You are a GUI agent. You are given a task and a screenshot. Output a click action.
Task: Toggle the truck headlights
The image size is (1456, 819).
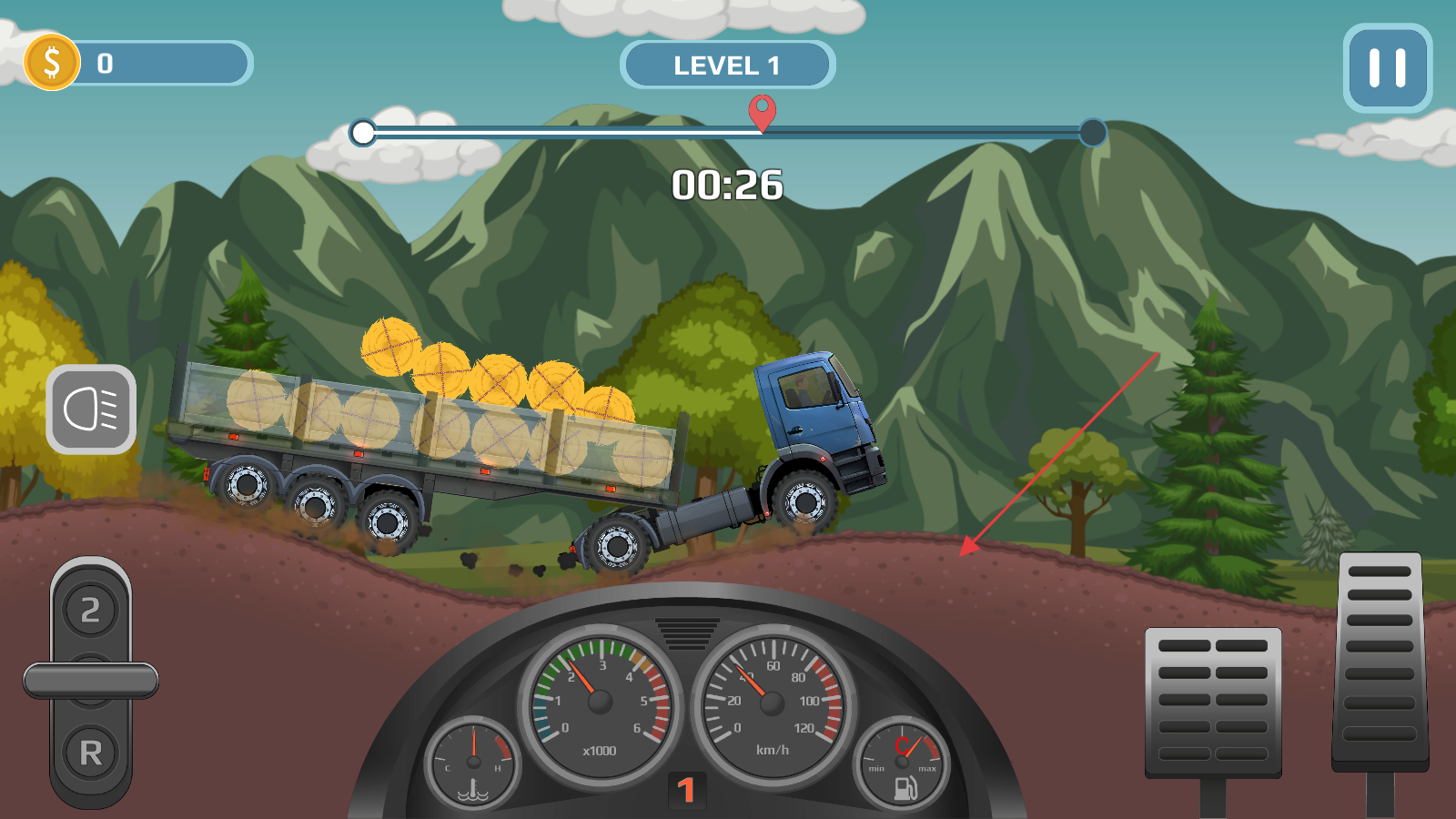(91, 409)
